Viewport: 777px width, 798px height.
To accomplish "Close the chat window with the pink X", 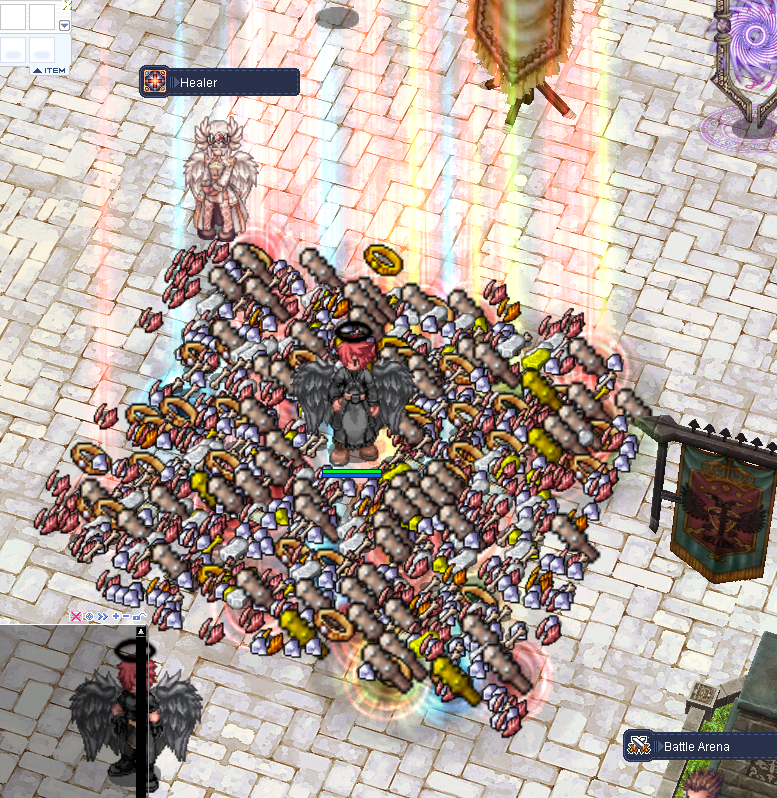I will 76,617.
